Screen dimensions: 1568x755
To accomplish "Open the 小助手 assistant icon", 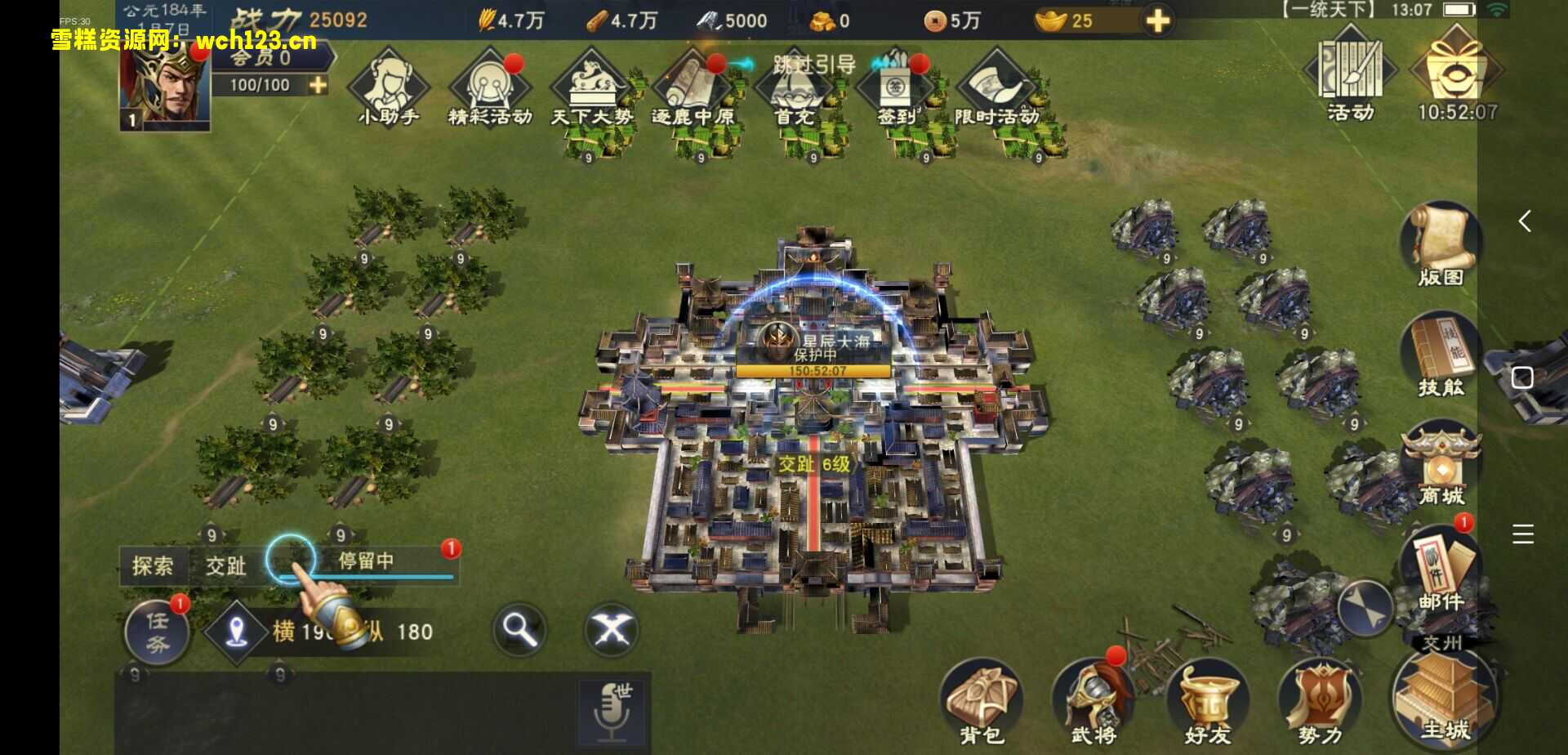I will click(x=389, y=87).
